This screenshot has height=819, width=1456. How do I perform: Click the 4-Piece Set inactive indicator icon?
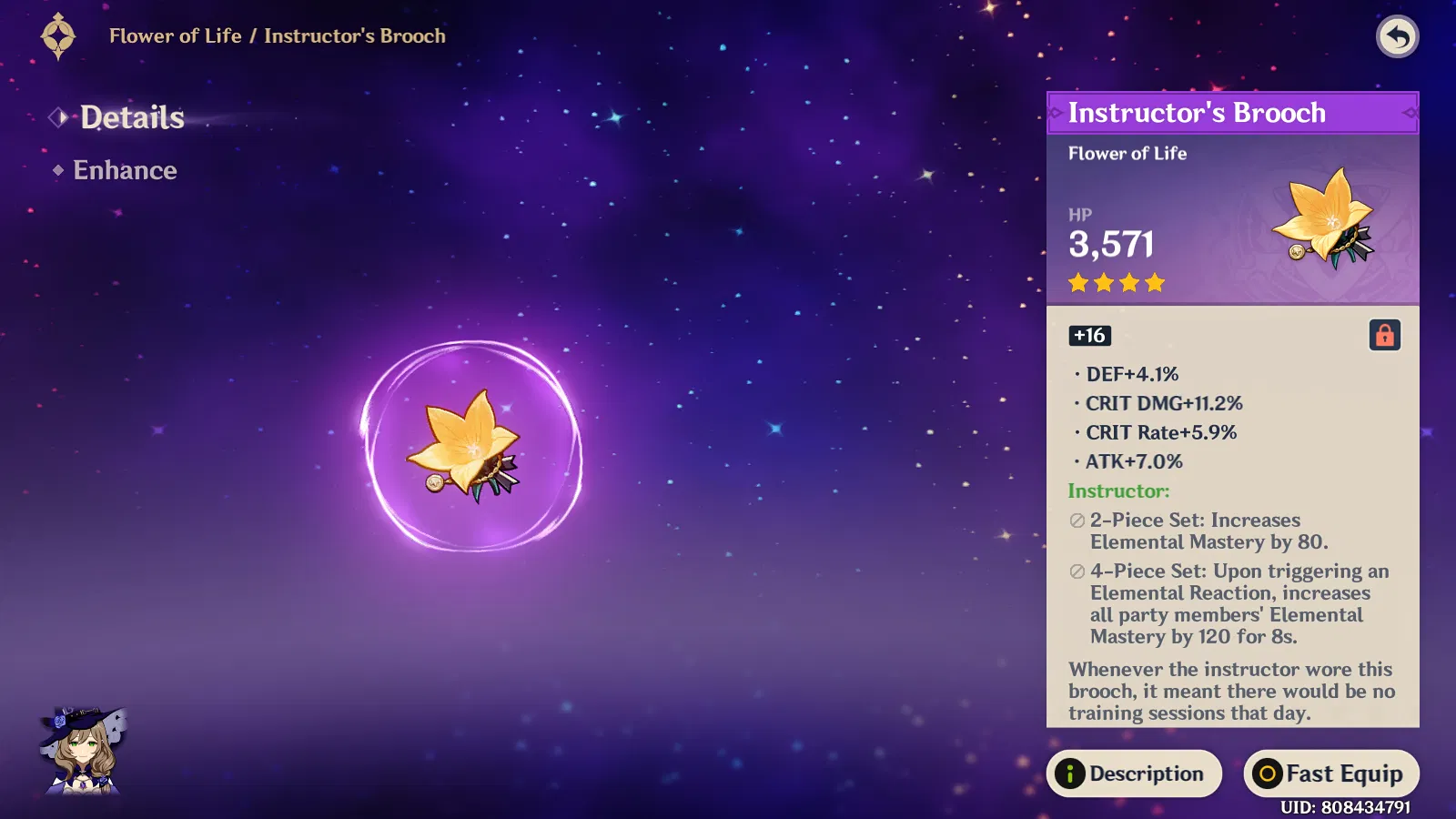point(1075,571)
